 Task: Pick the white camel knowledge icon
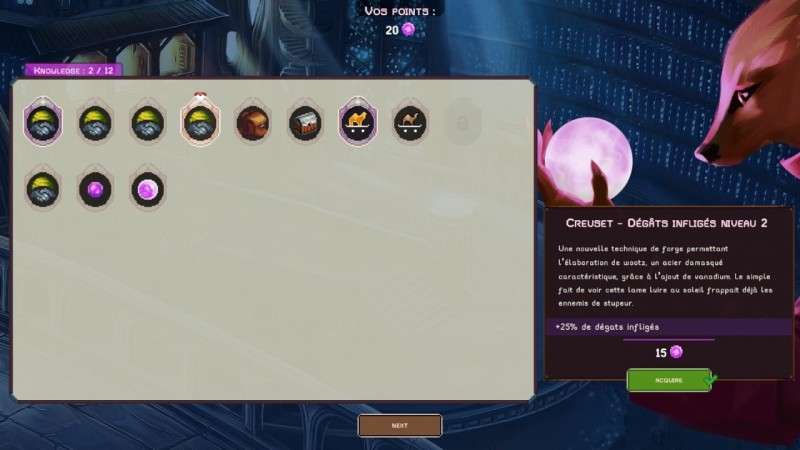[x=410, y=123]
